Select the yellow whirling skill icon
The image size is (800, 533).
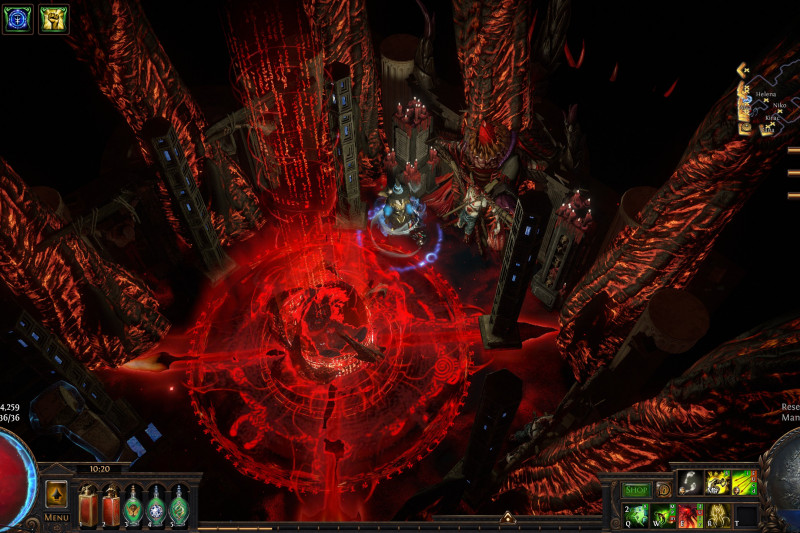717,484
